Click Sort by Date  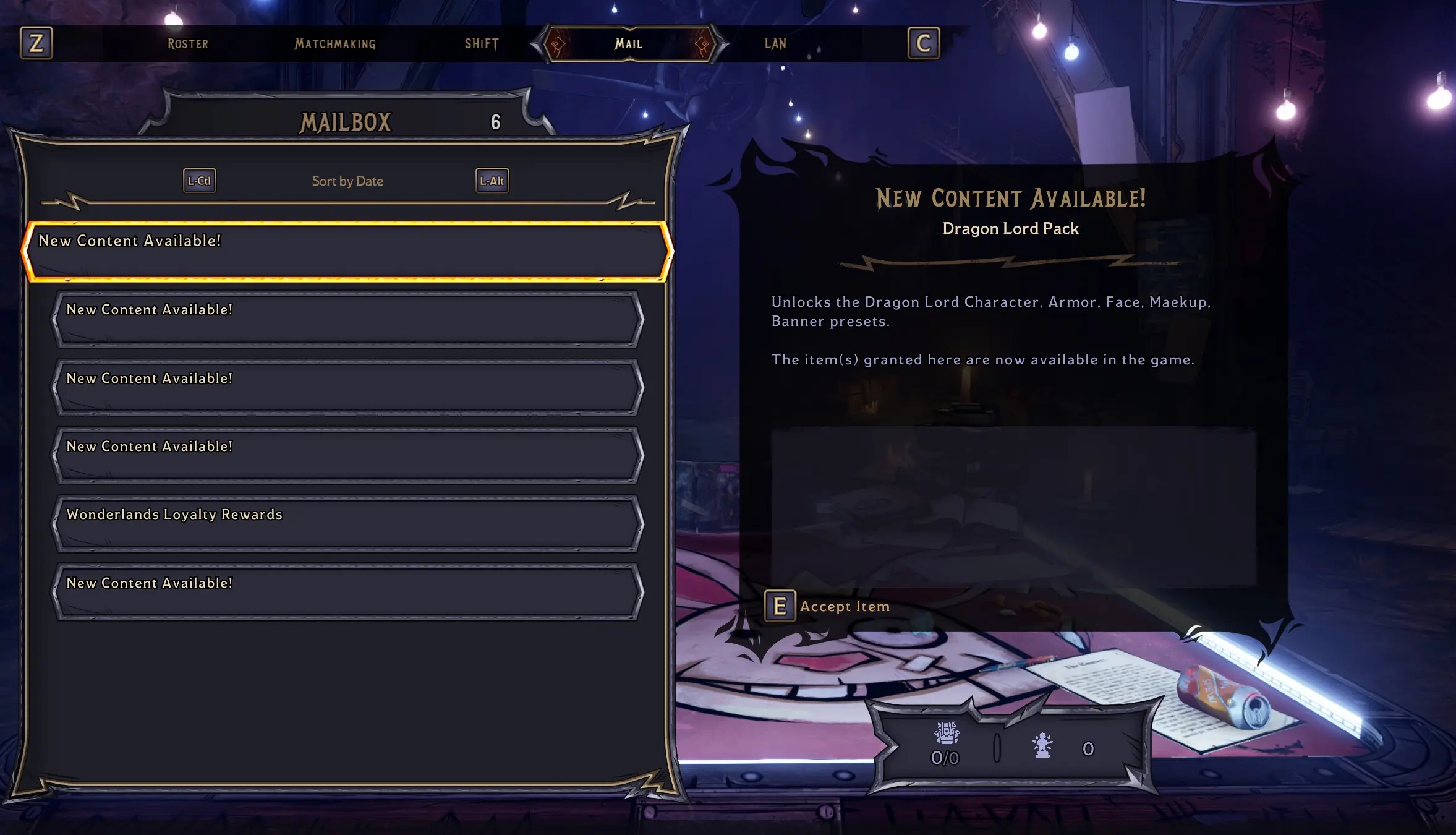coord(347,181)
